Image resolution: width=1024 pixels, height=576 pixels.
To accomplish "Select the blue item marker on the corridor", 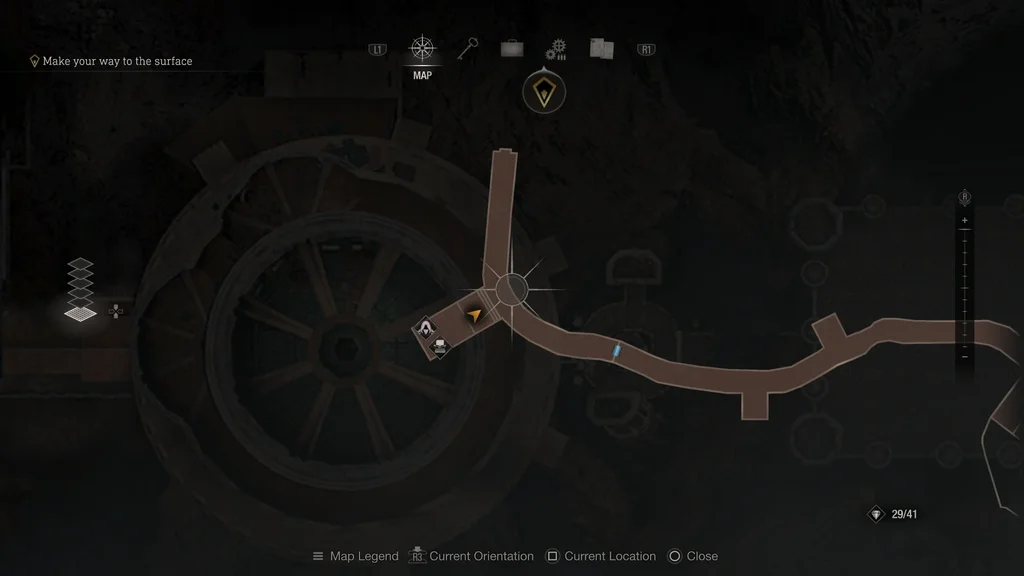I will pyautogui.click(x=617, y=350).
